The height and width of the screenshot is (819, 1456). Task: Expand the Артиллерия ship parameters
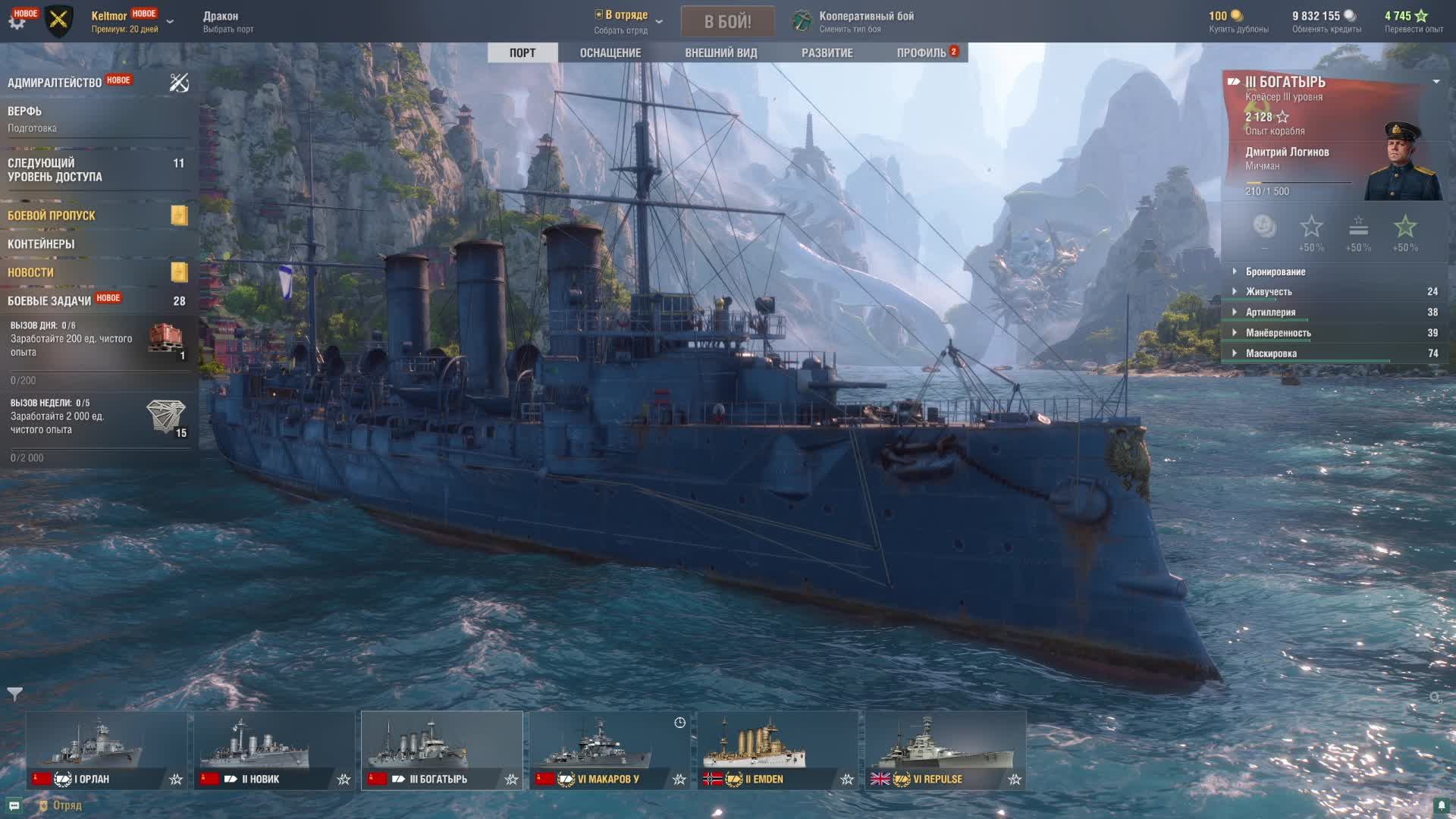1270,312
